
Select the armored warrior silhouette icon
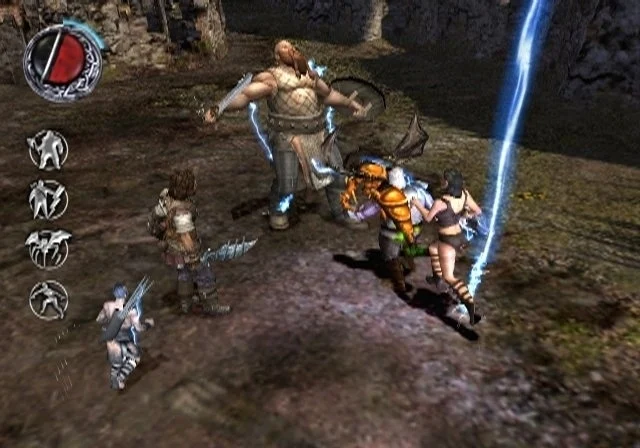(47, 150)
